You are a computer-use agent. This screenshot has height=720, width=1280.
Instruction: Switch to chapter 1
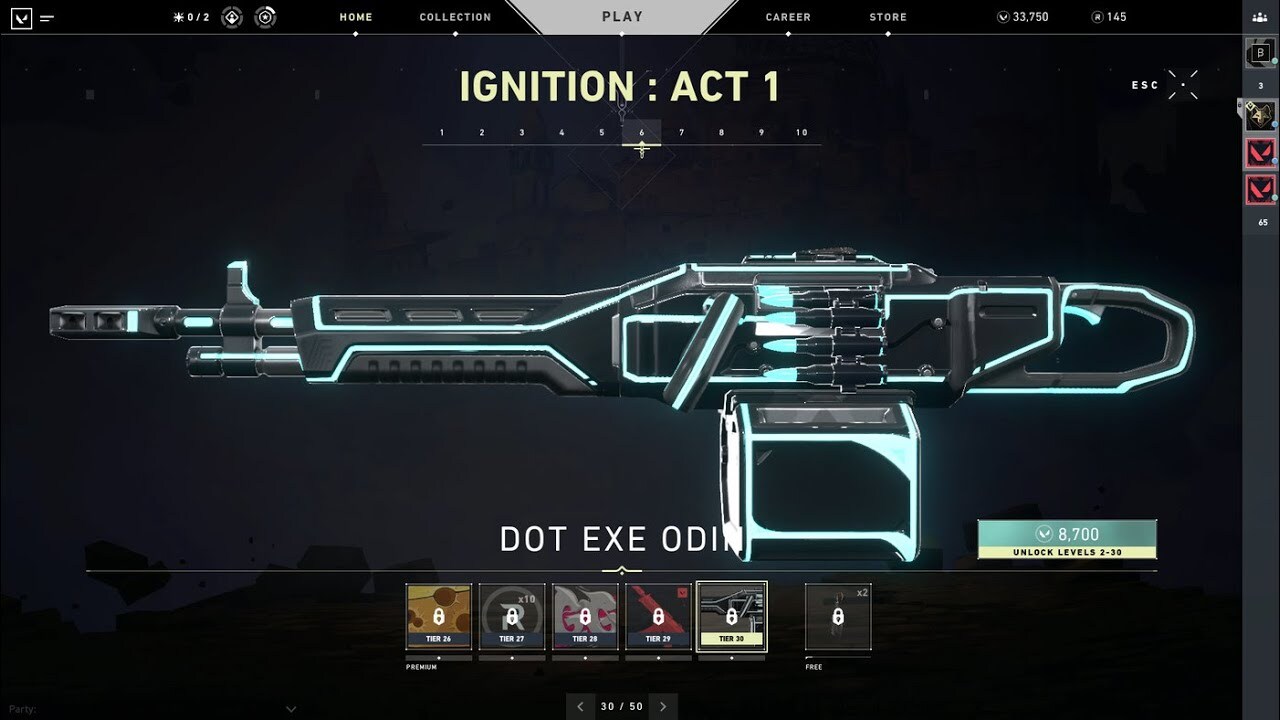coord(442,133)
